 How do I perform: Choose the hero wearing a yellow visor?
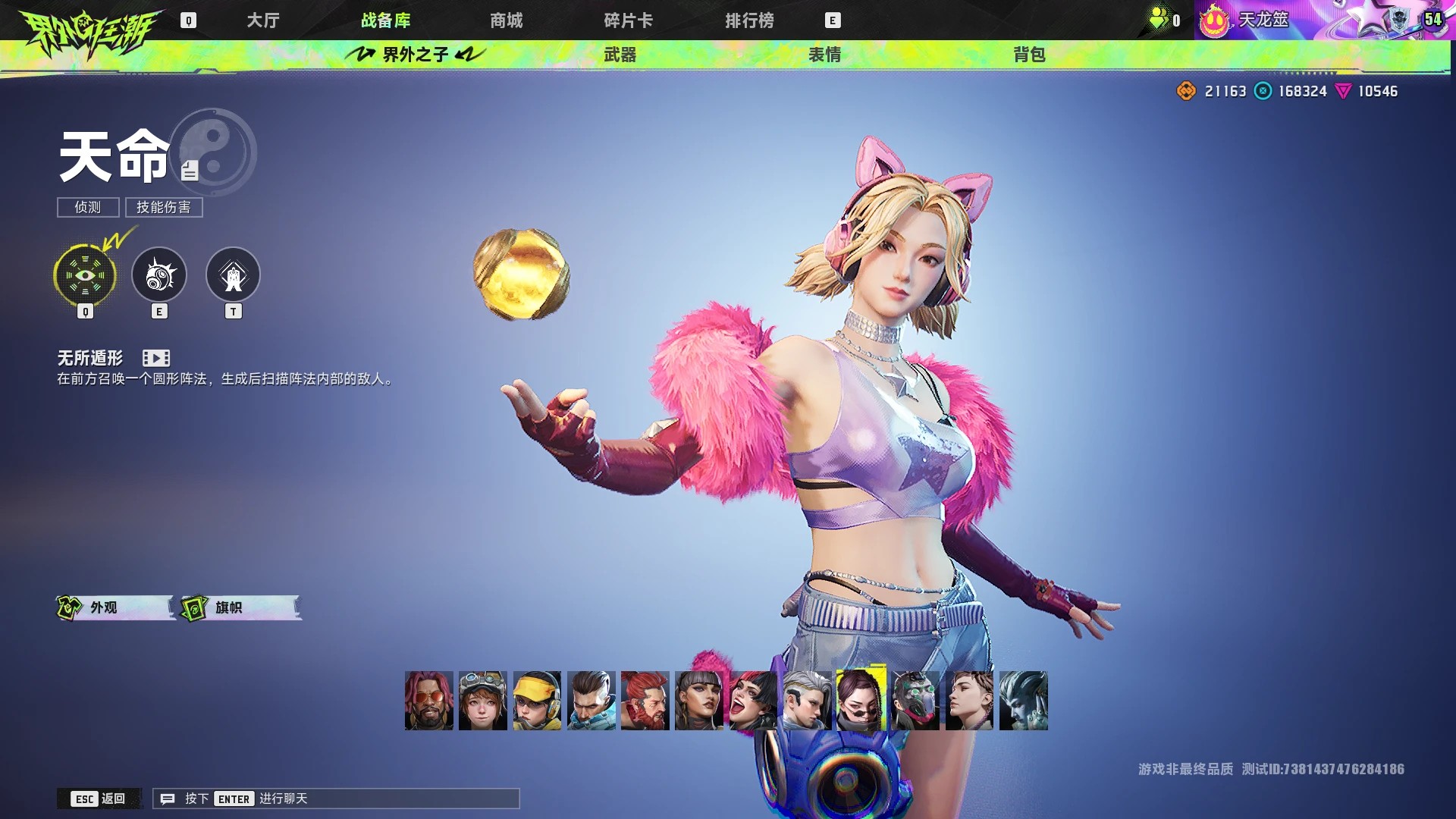(x=537, y=701)
